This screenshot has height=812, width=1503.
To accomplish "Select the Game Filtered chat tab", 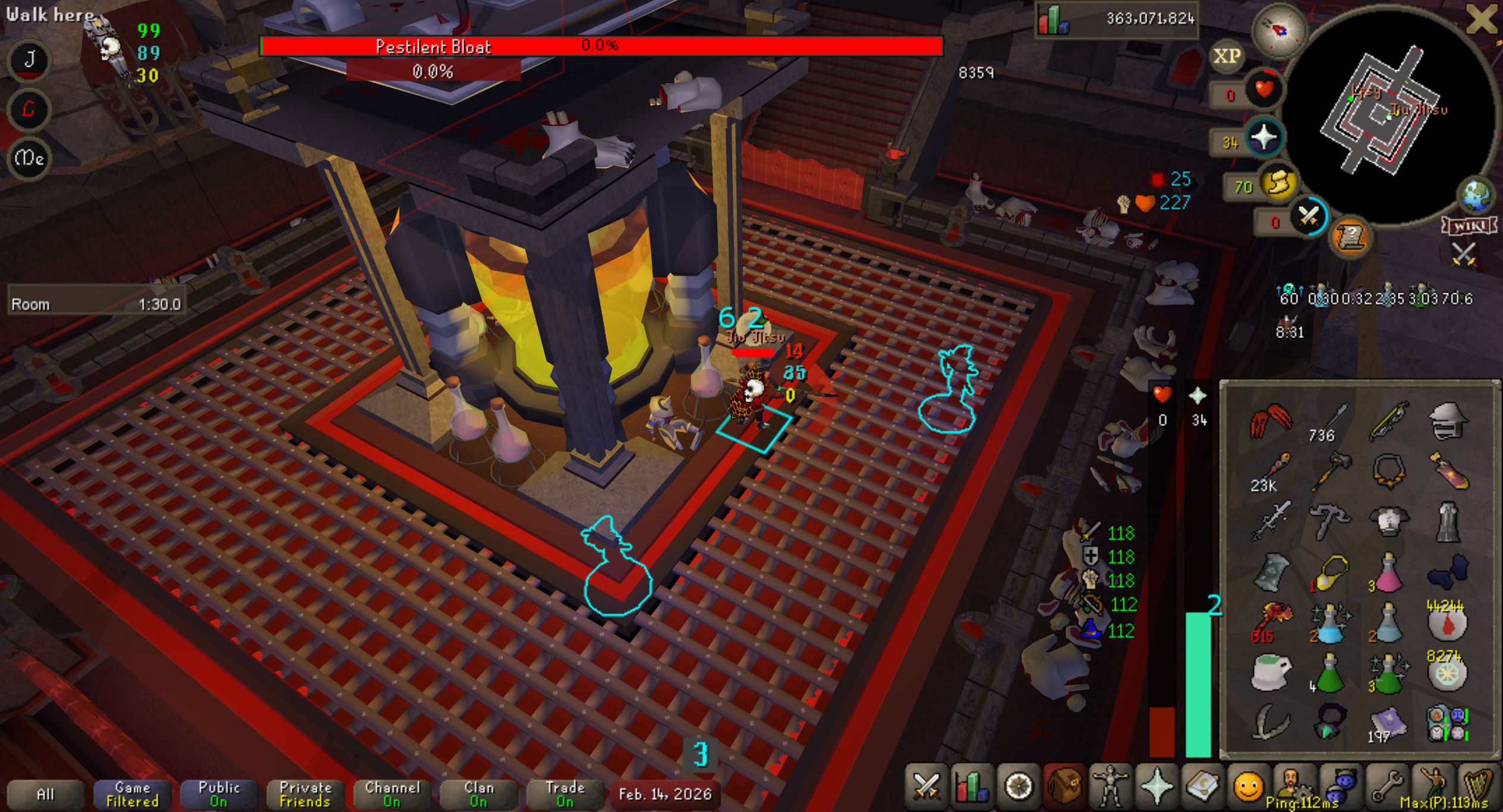I will click(x=132, y=794).
